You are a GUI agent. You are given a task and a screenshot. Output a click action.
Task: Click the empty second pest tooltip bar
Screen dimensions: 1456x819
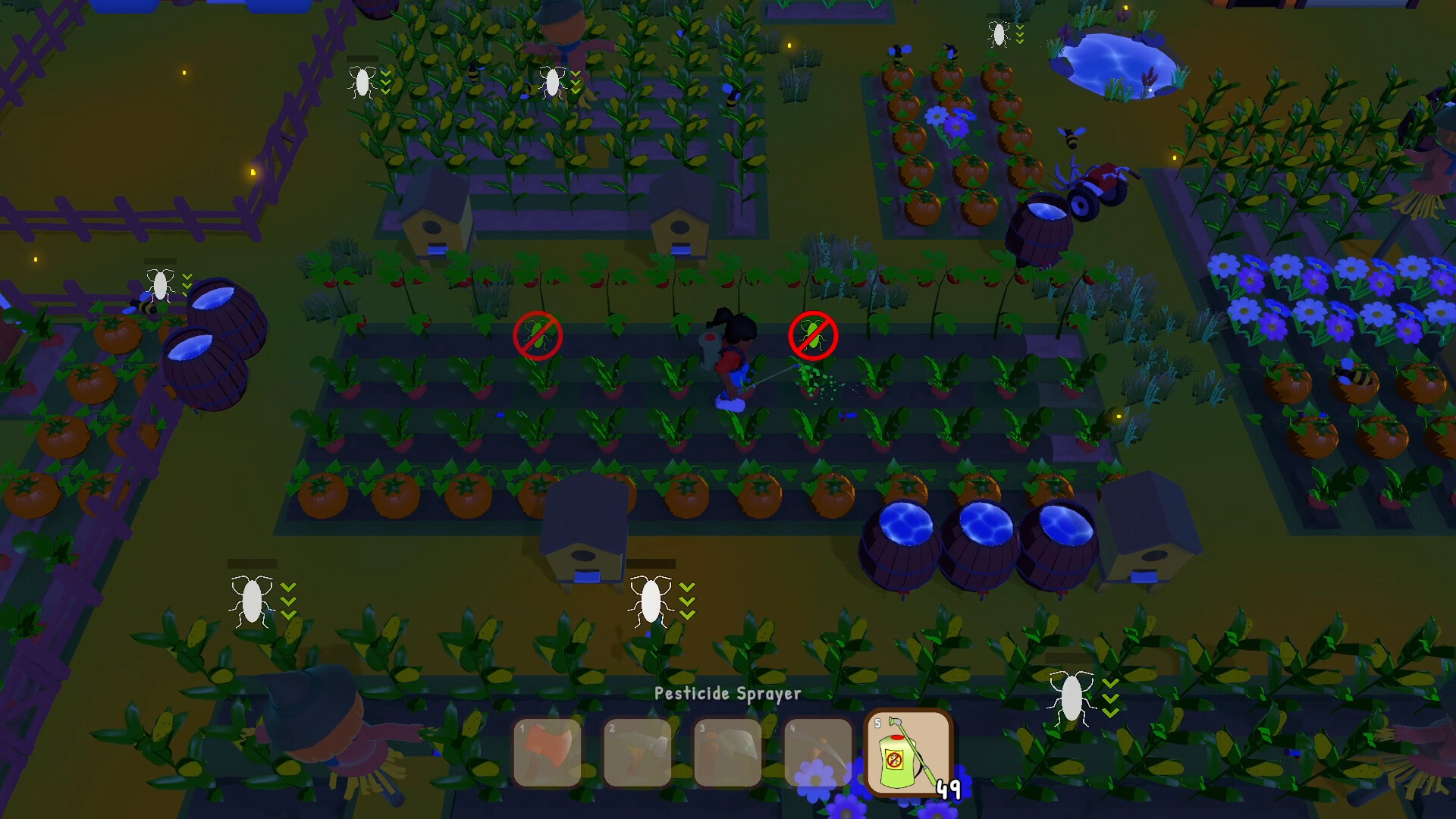click(650, 564)
